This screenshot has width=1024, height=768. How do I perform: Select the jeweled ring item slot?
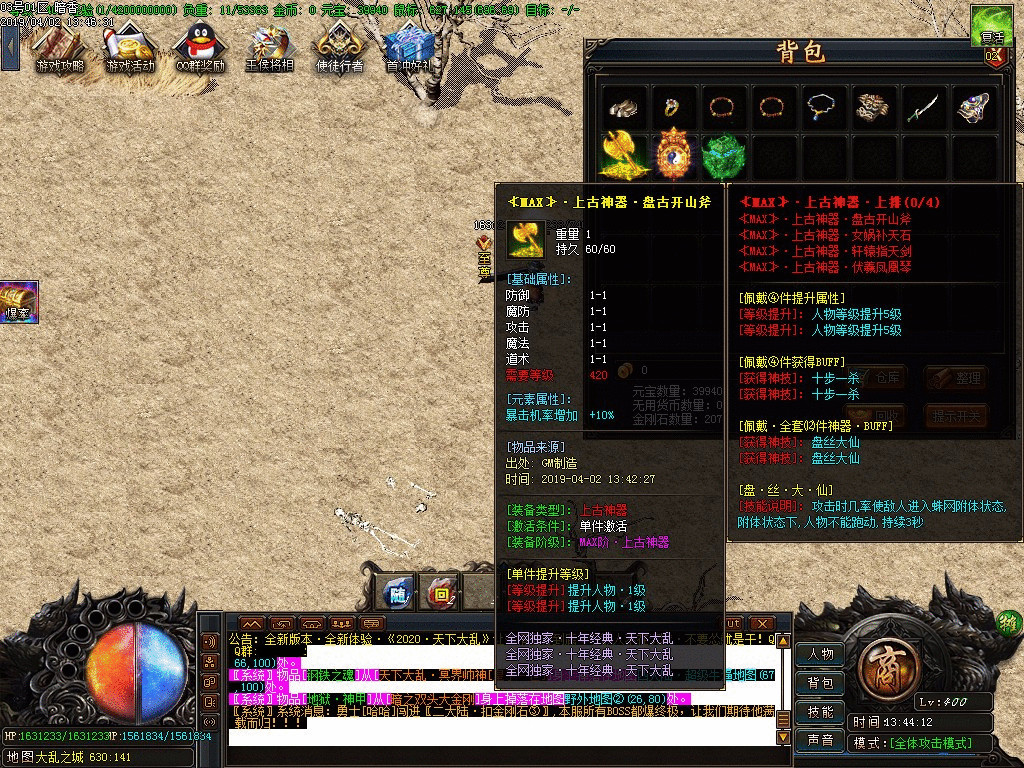click(675, 108)
